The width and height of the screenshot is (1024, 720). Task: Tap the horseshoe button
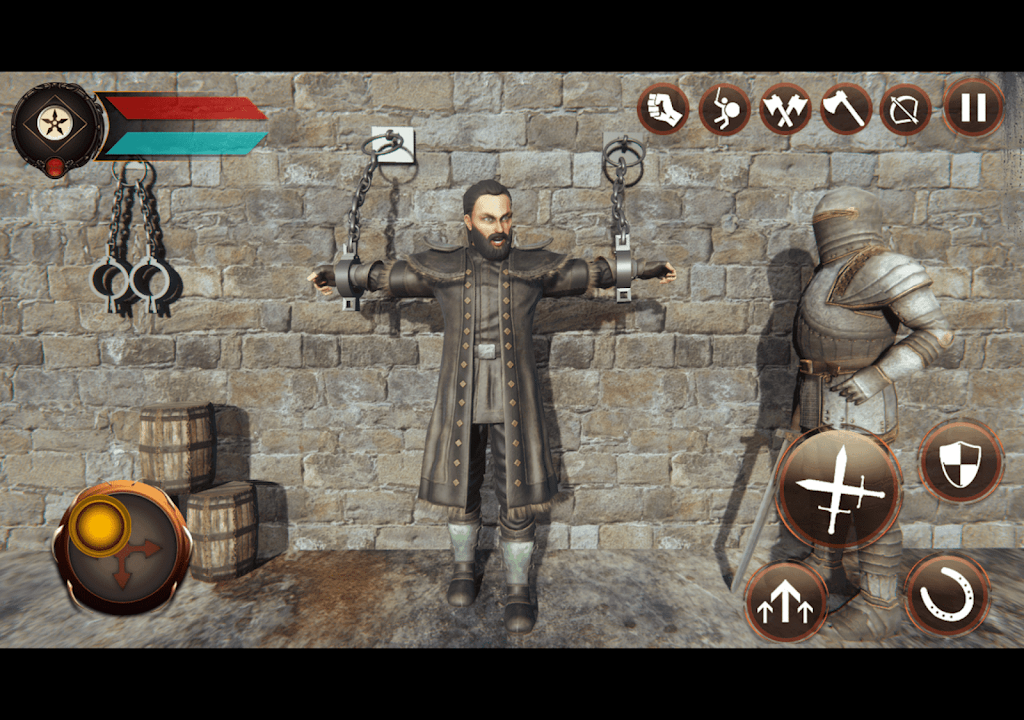[x=946, y=595]
